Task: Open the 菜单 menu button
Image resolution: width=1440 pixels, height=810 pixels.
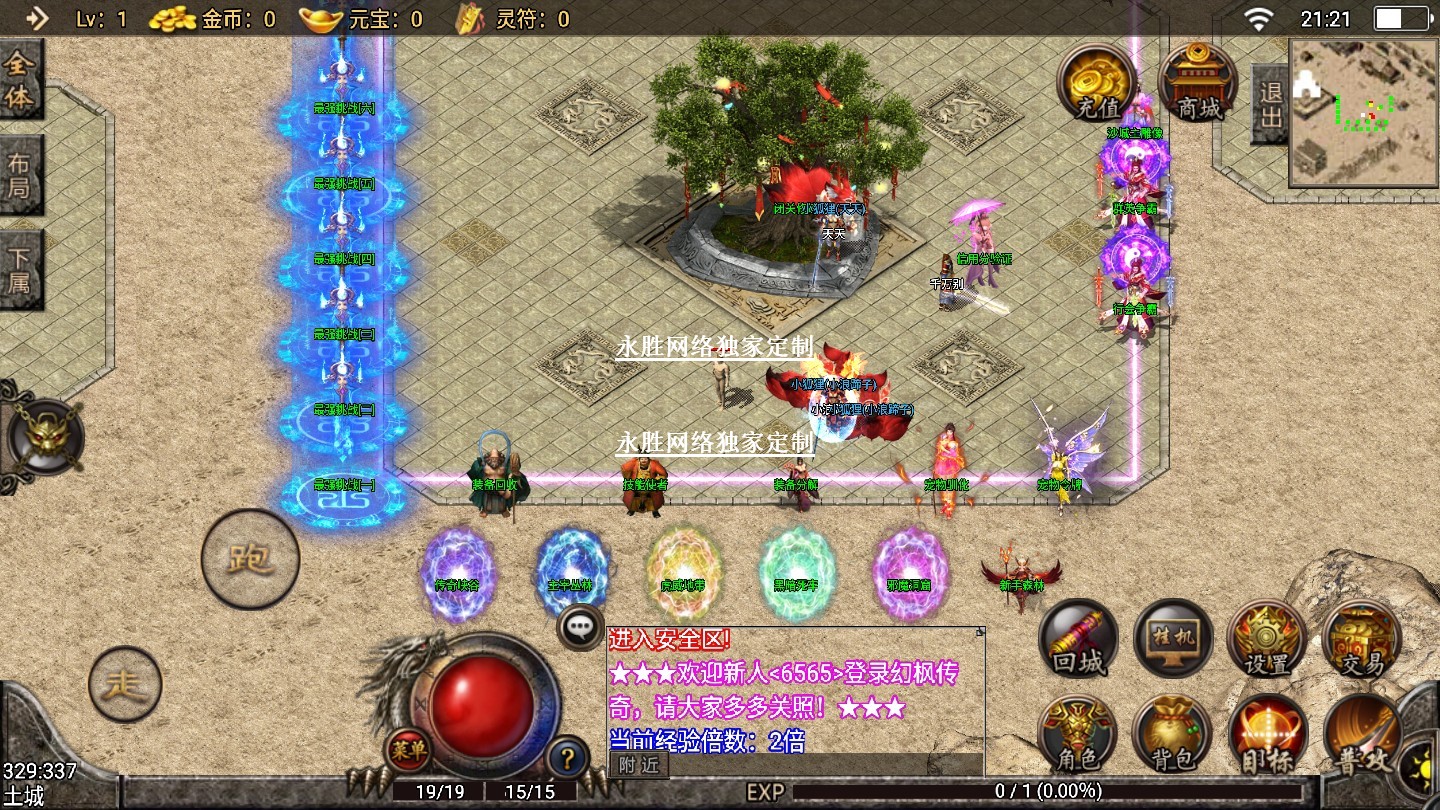Action: (x=408, y=748)
